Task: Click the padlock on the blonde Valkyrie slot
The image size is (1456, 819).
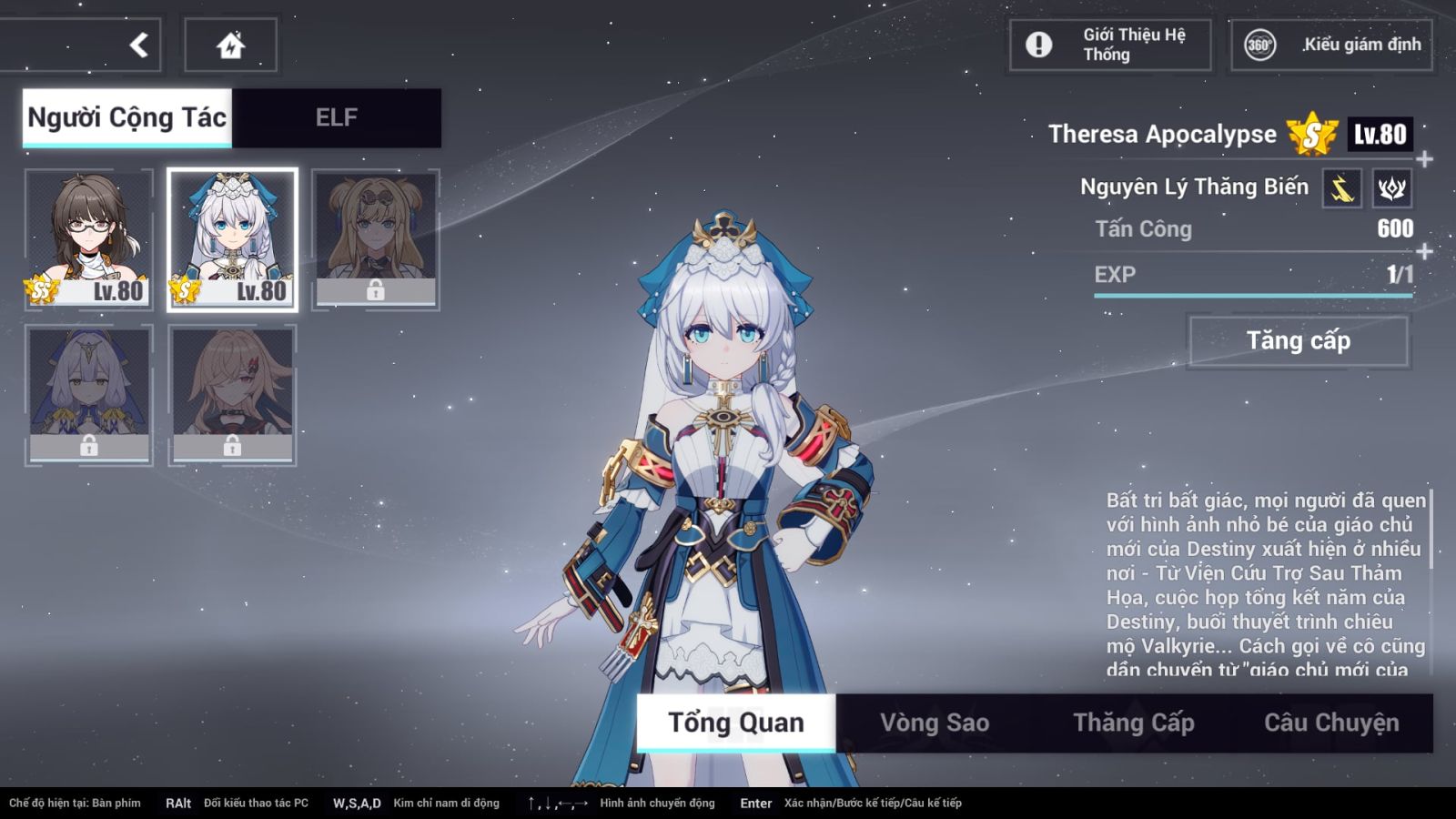Action: (377, 292)
